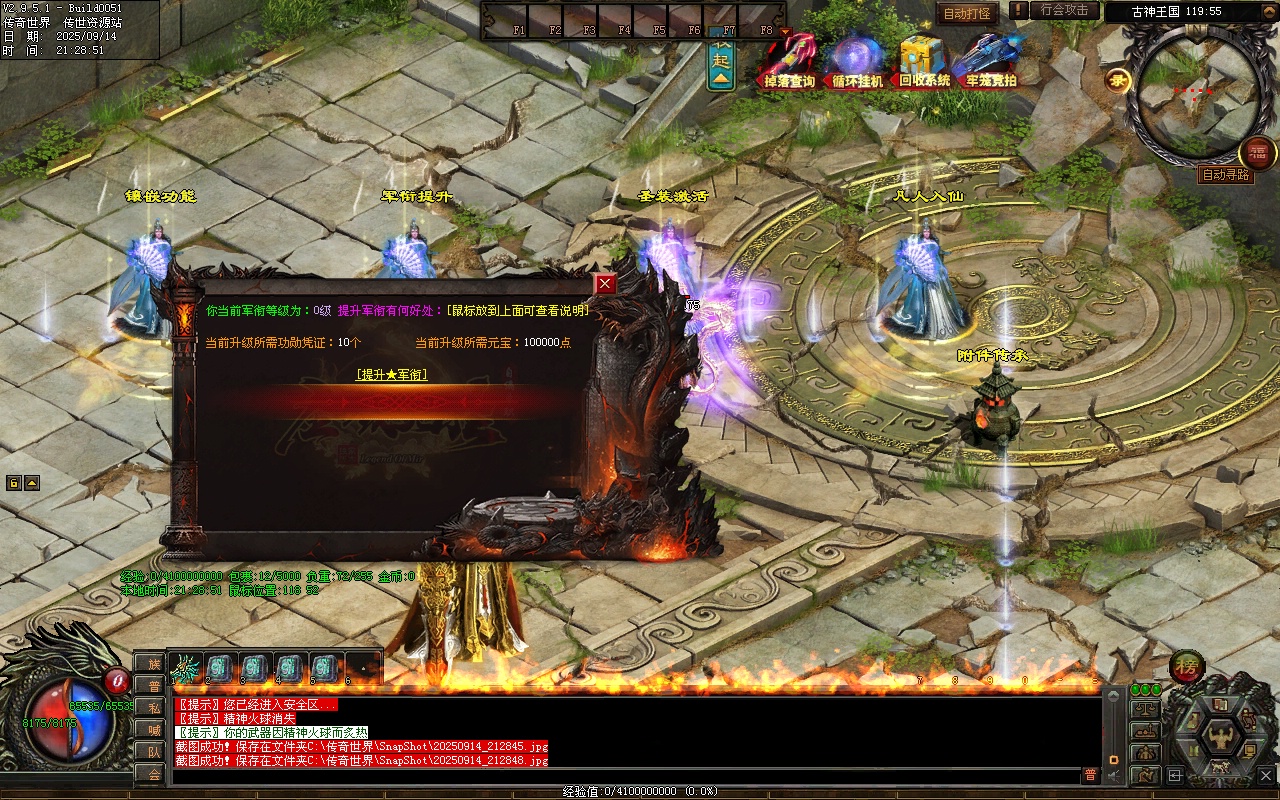Click the 福 round button below minimap

pyautogui.click(x=1257, y=153)
